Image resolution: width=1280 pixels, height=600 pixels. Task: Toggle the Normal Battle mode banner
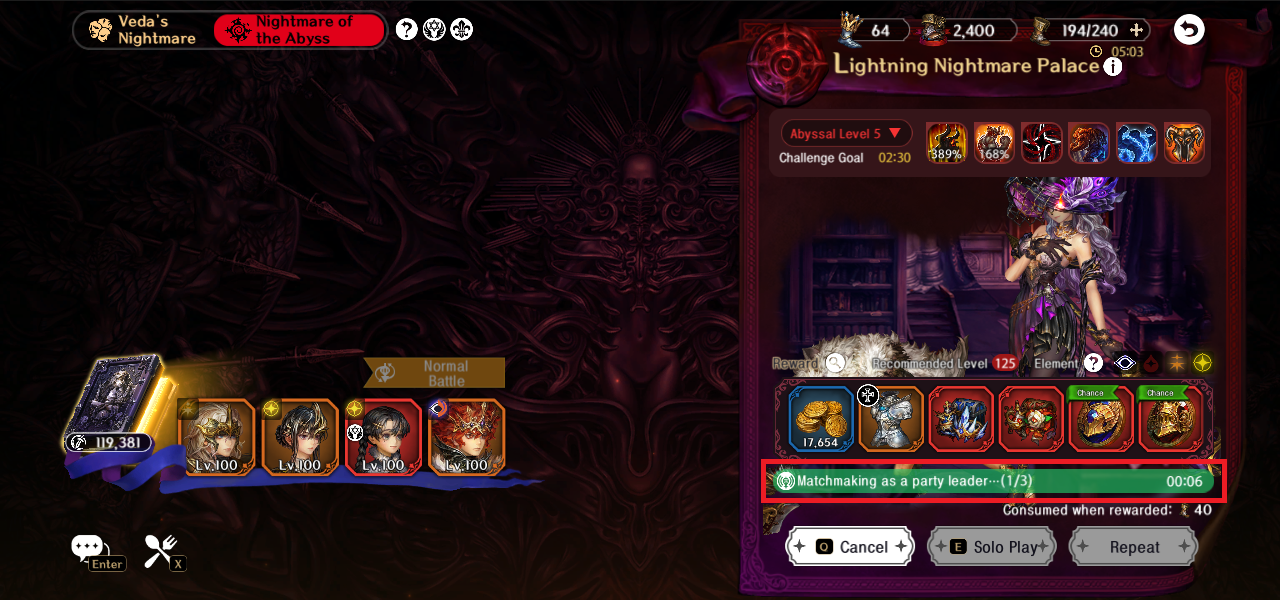pos(434,373)
